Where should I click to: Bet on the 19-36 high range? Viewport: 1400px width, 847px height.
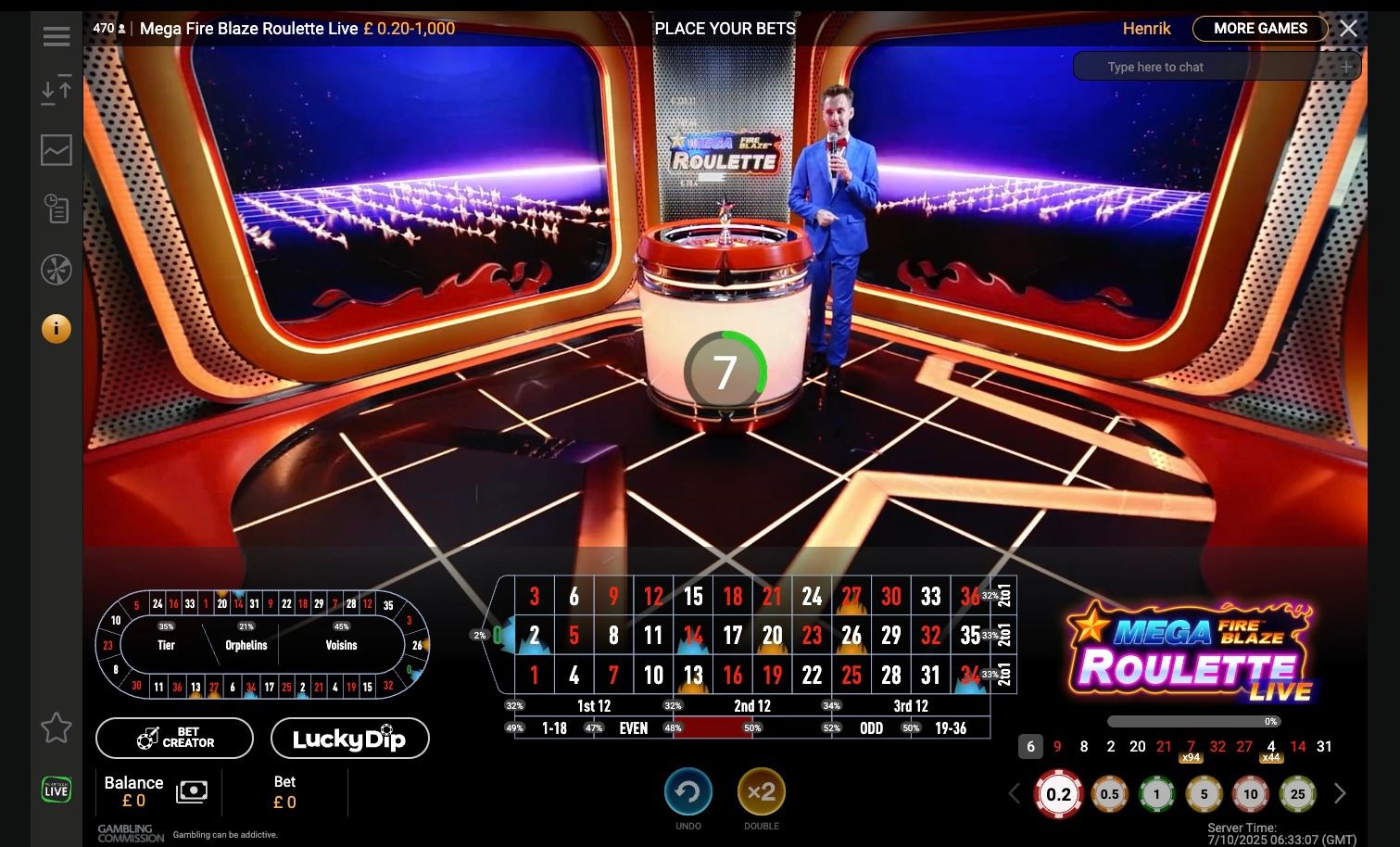coord(951,728)
